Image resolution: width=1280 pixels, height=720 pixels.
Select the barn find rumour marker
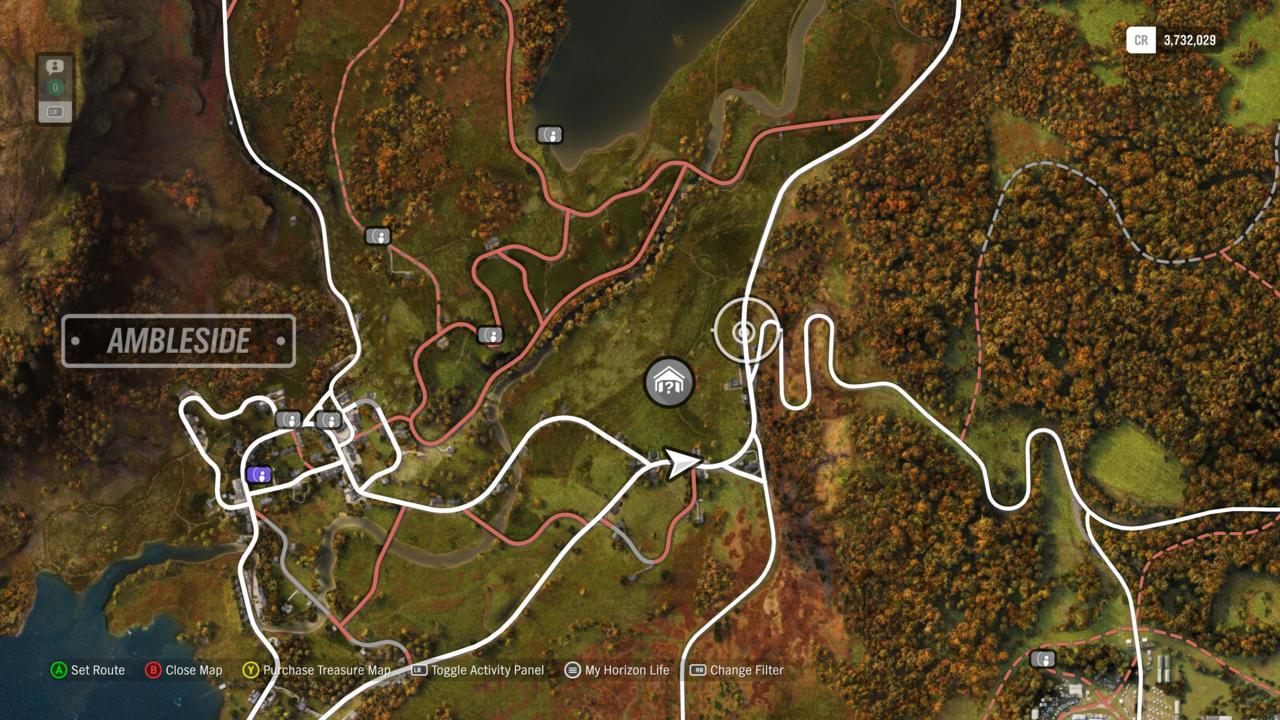tap(669, 382)
